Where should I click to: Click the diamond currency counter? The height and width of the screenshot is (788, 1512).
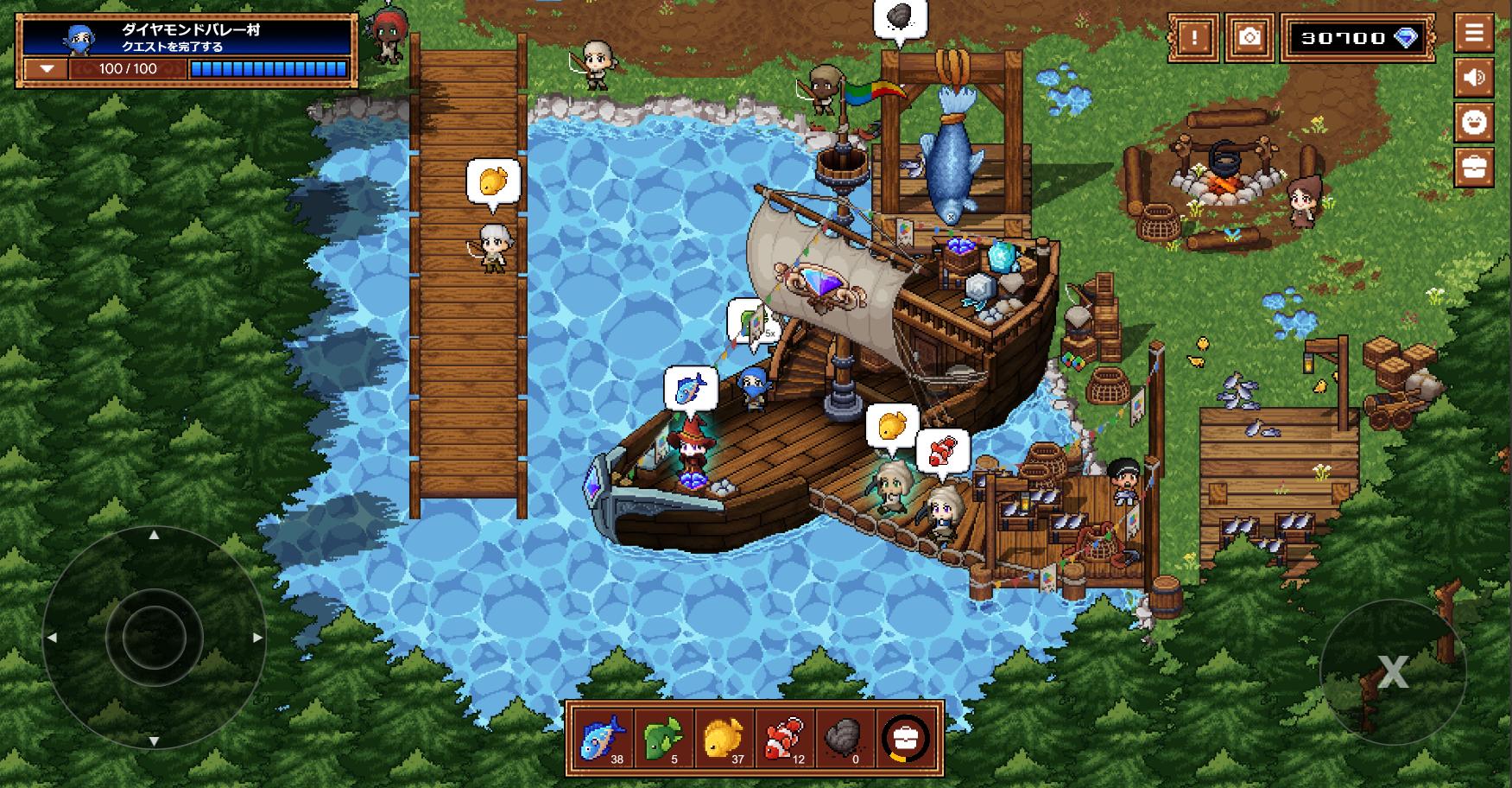(x=1357, y=38)
